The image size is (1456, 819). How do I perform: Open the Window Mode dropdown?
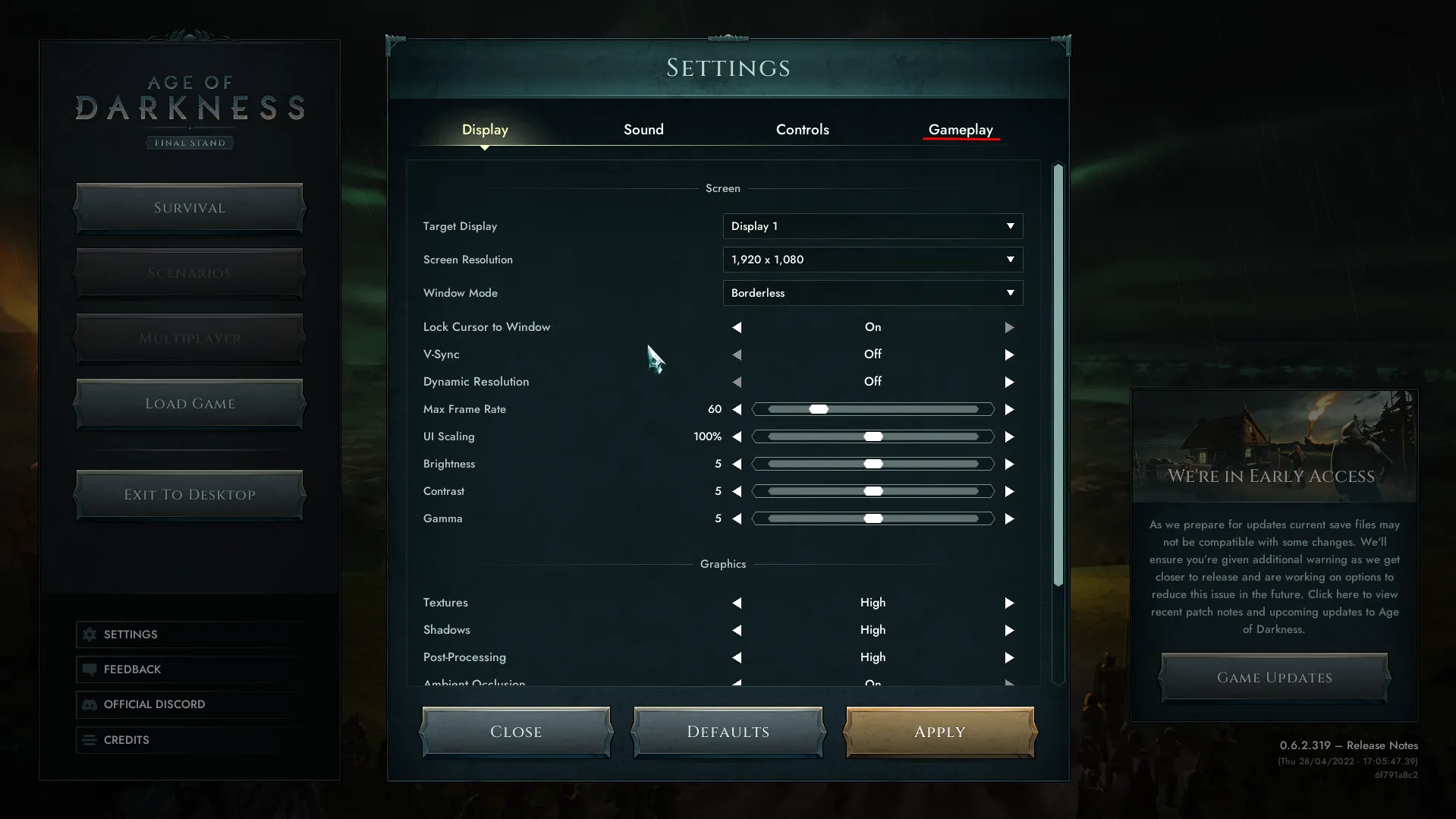(x=873, y=293)
